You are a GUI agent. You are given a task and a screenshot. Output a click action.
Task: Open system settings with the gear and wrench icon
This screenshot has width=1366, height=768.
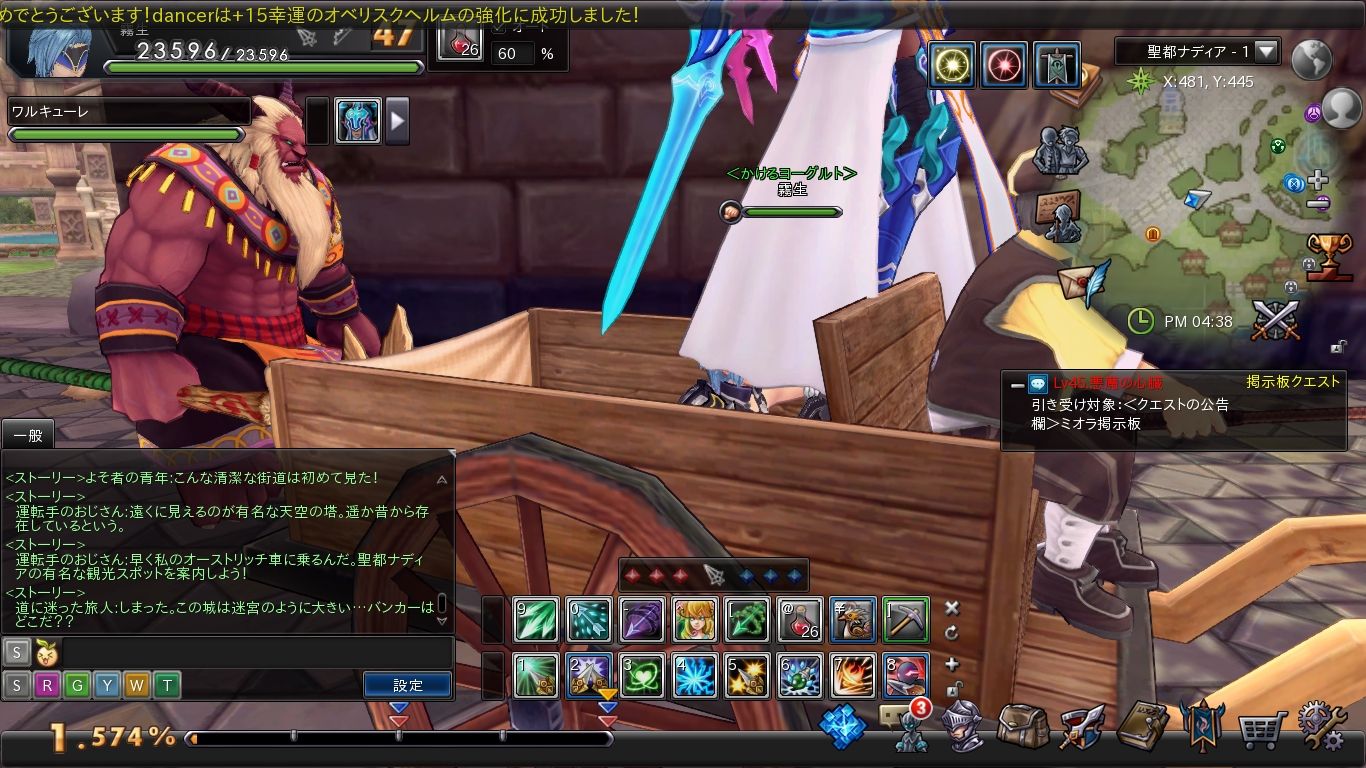point(1322,726)
